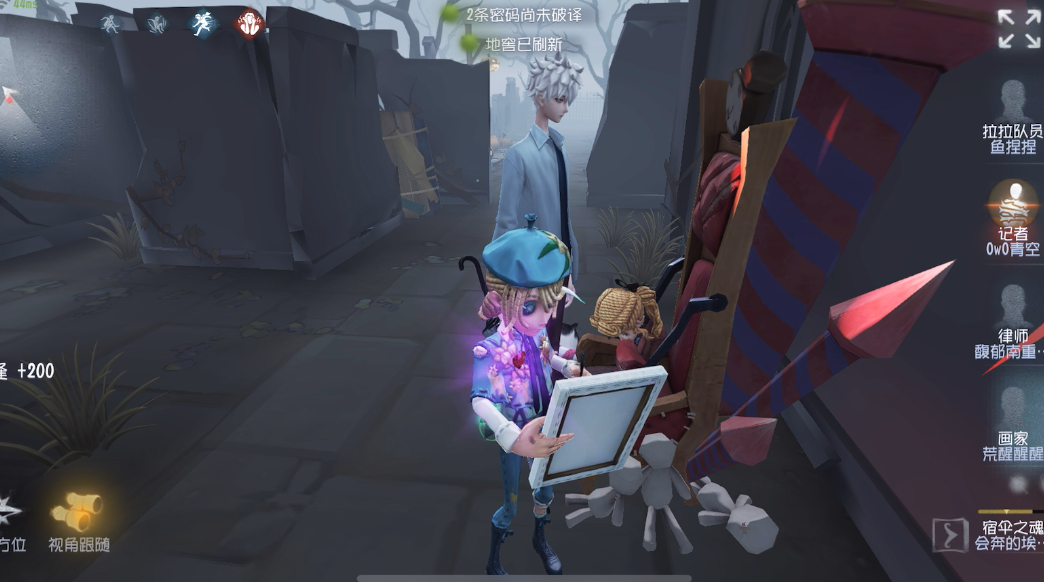Select the red frightened-figure trait icon
The image size is (1044, 582).
249,23
